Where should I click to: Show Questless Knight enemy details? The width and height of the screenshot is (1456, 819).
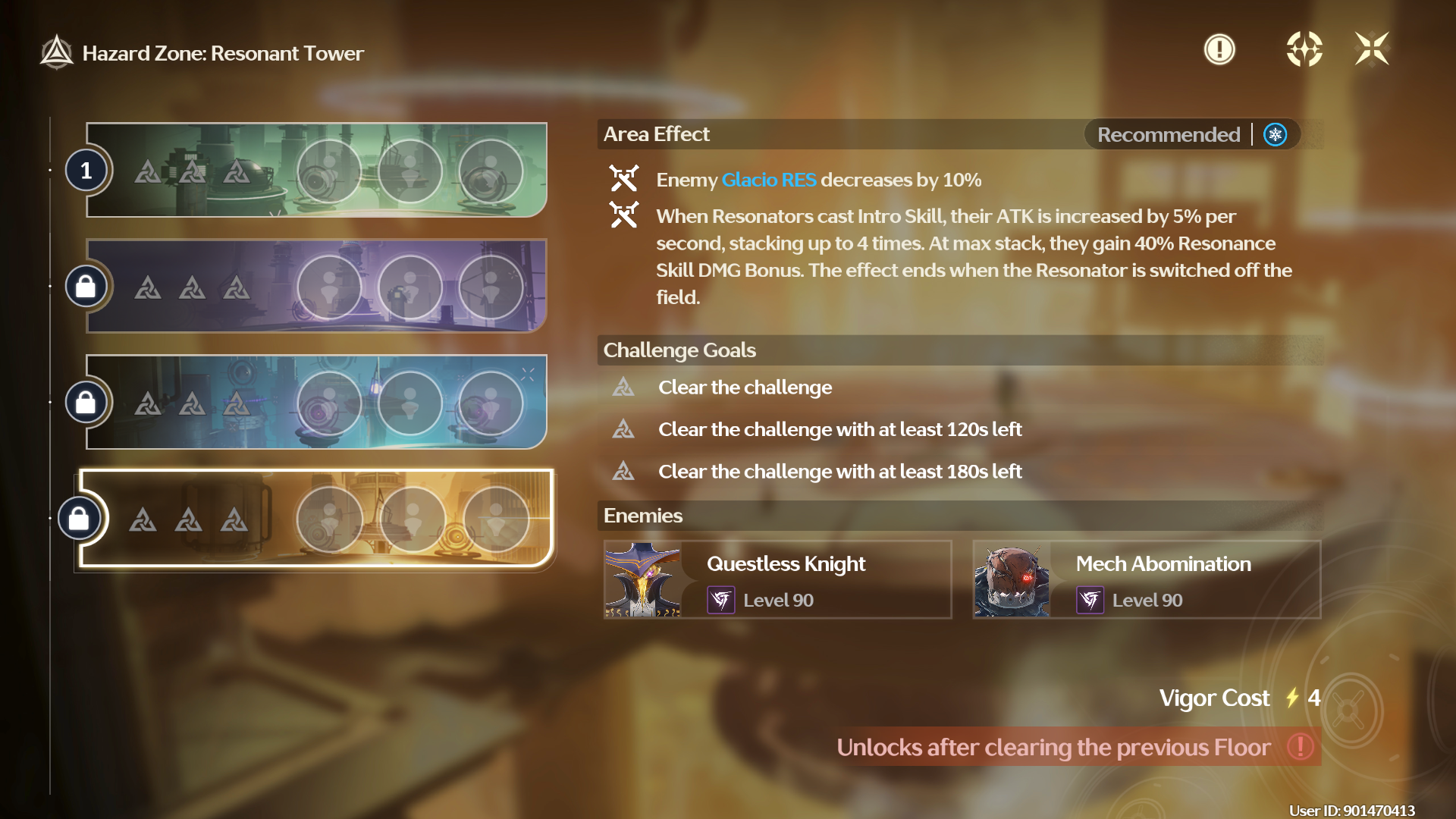click(x=777, y=580)
